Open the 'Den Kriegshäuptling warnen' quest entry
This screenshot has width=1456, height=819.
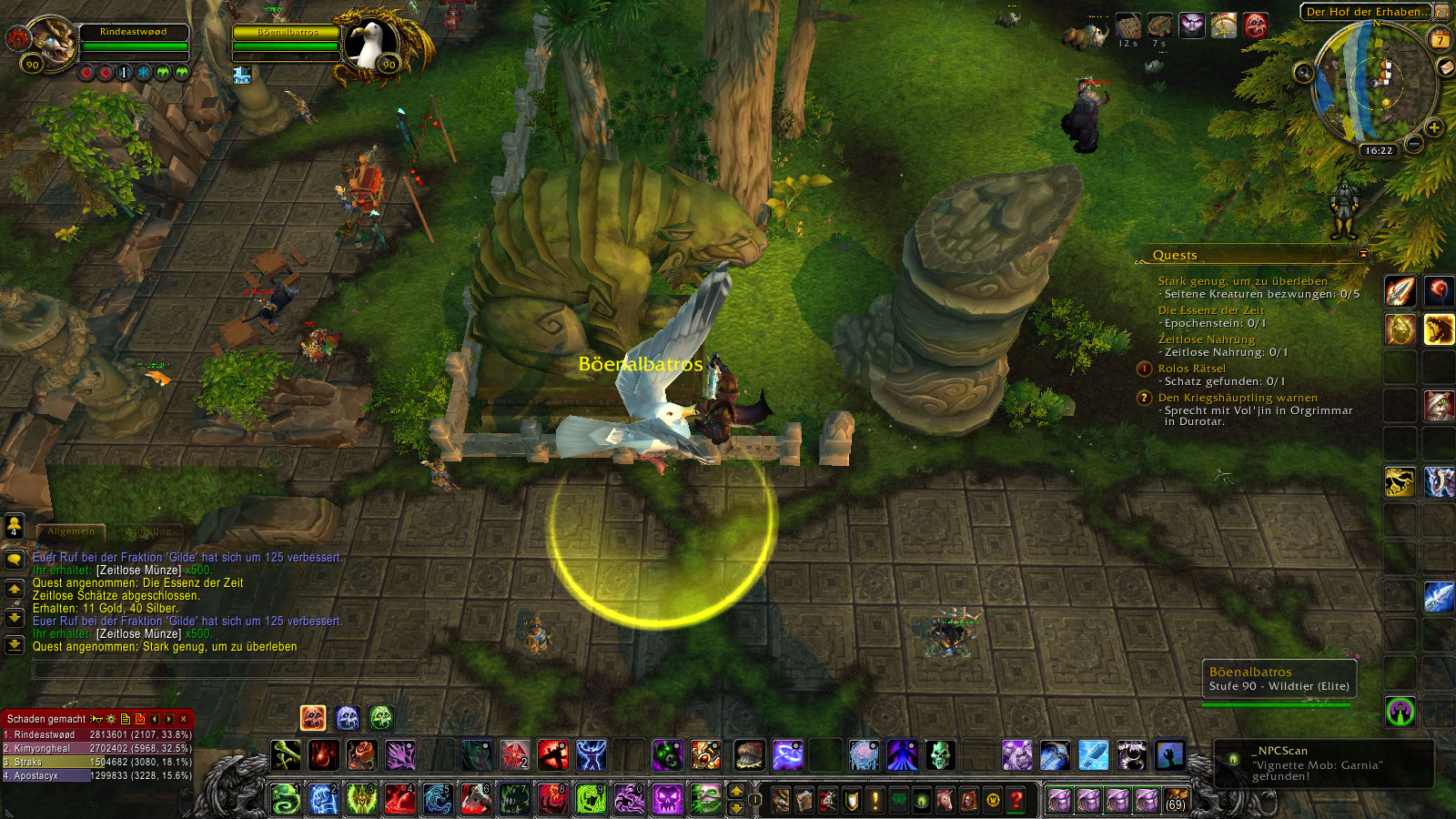click(1238, 398)
